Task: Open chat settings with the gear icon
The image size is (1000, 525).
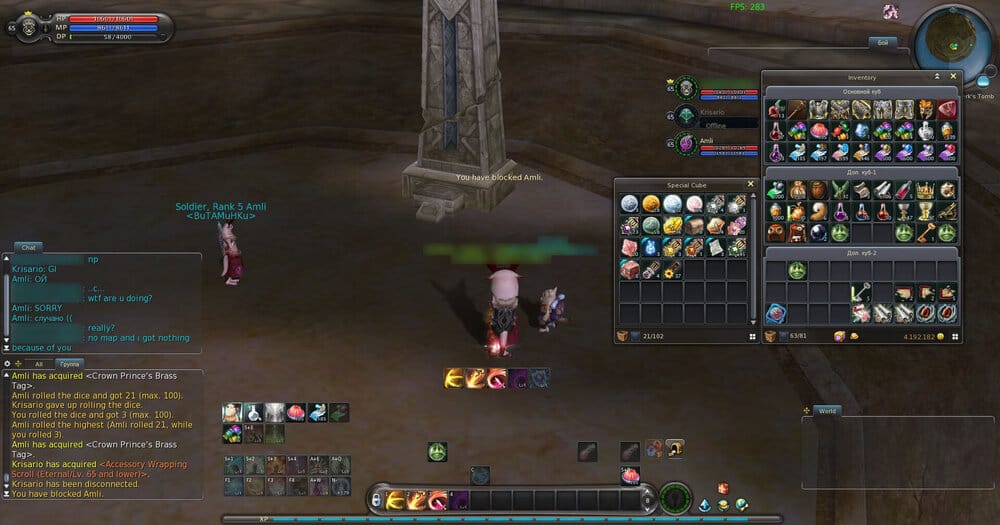Action: (8, 364)
